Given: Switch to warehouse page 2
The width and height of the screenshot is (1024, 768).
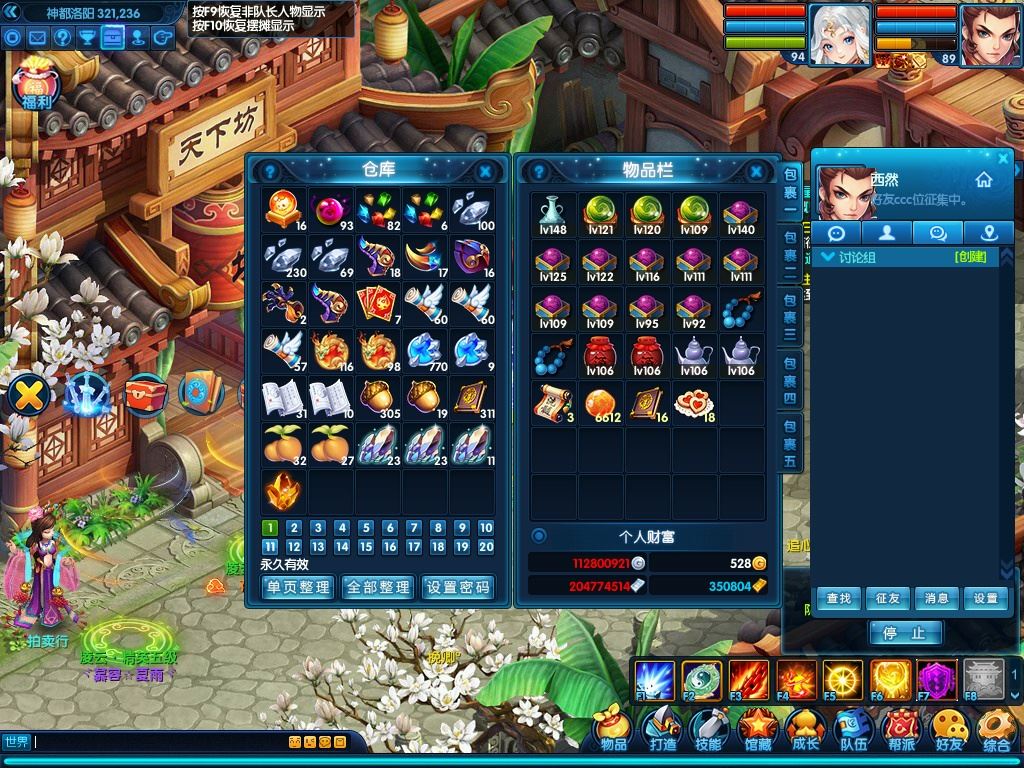Looking at the screenshot, I should click(x=294, y=528).
